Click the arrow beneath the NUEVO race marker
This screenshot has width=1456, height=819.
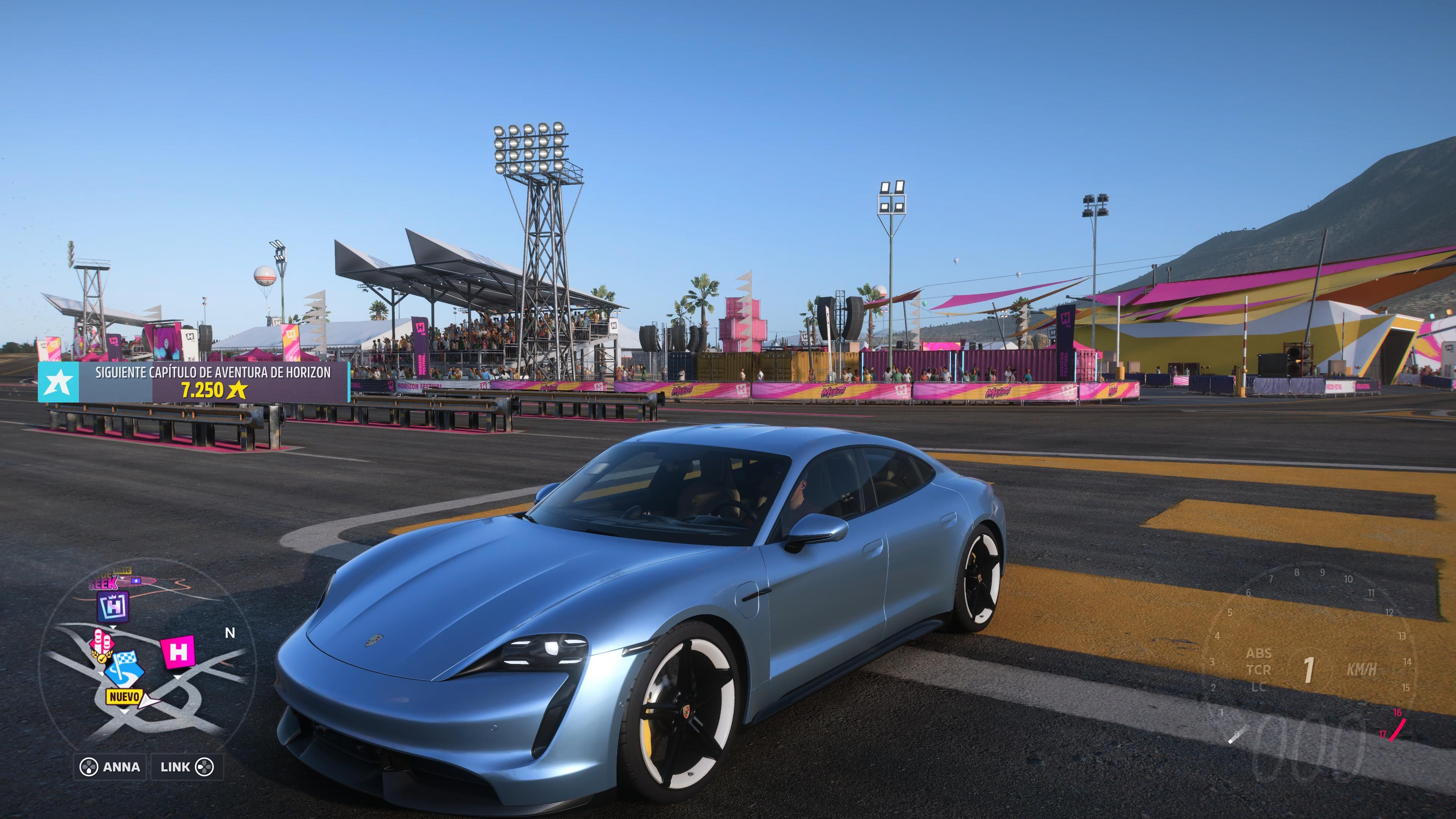click(x=124, y=711)
